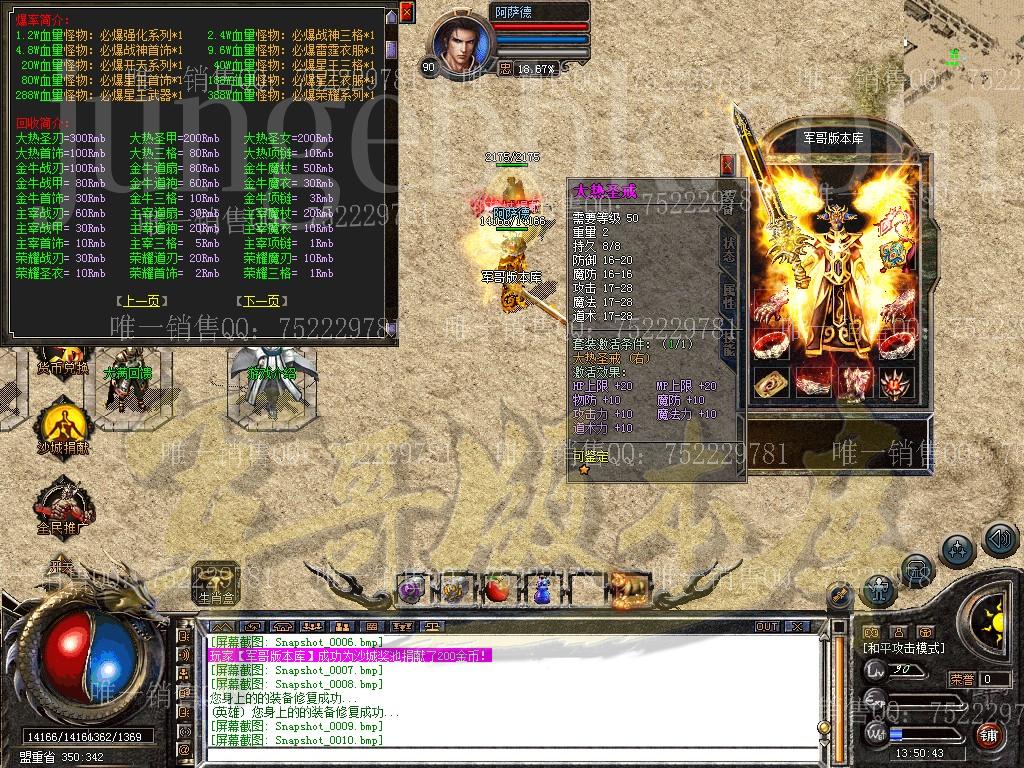
Task: Toggle sound with the speaker button
Action: tap(1000, 540)
